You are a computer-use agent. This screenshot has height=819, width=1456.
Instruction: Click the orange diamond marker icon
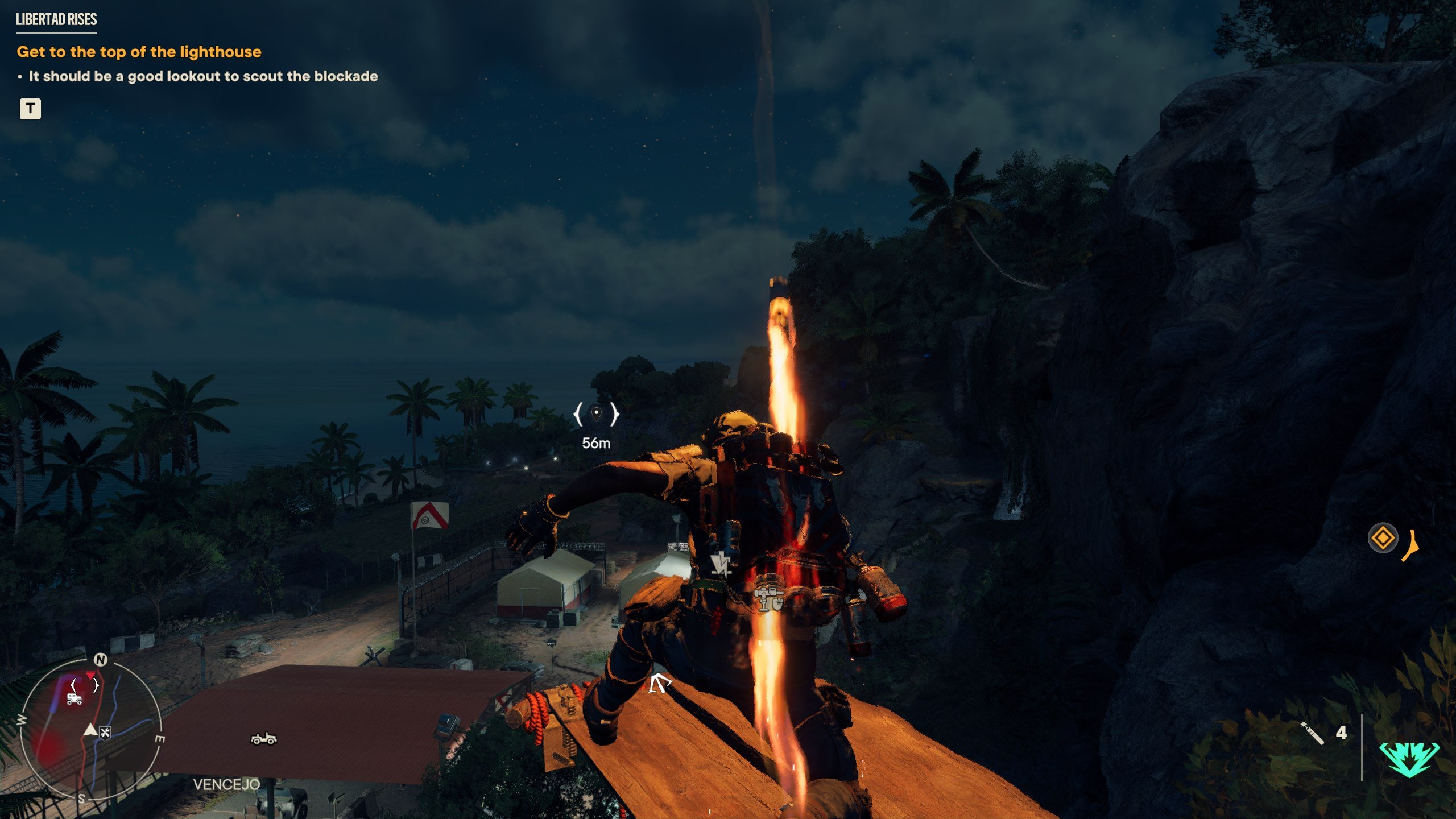(x=1383, y=537)
